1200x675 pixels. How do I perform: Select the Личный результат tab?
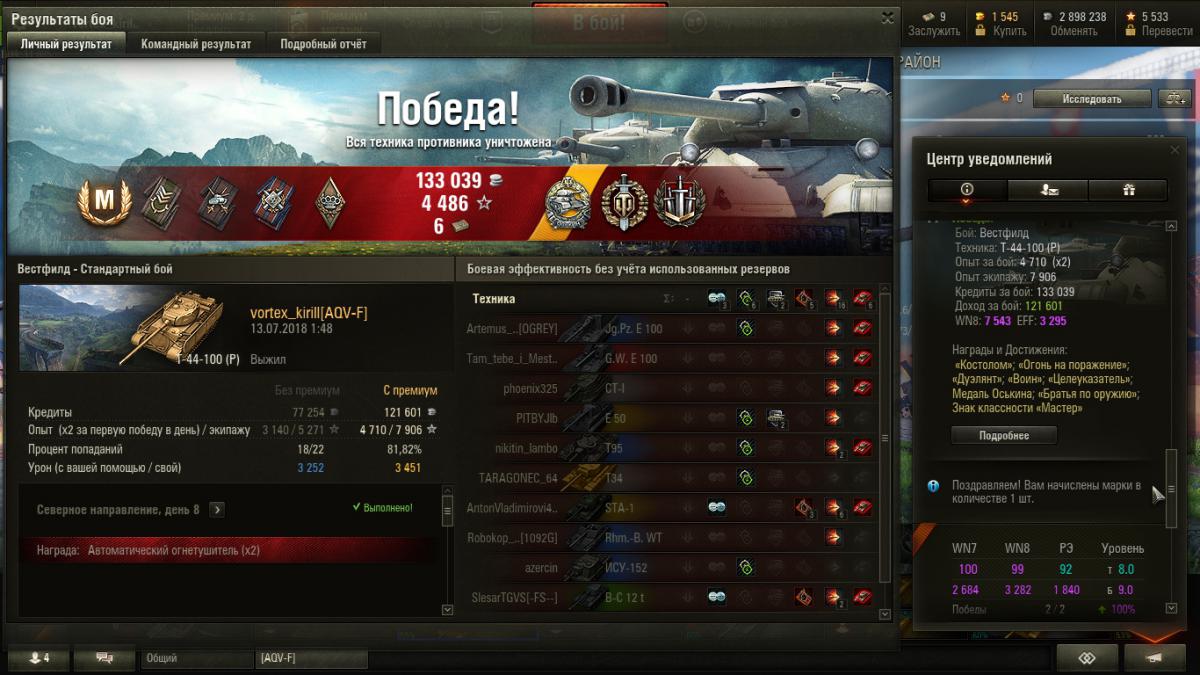click(66, 44)
